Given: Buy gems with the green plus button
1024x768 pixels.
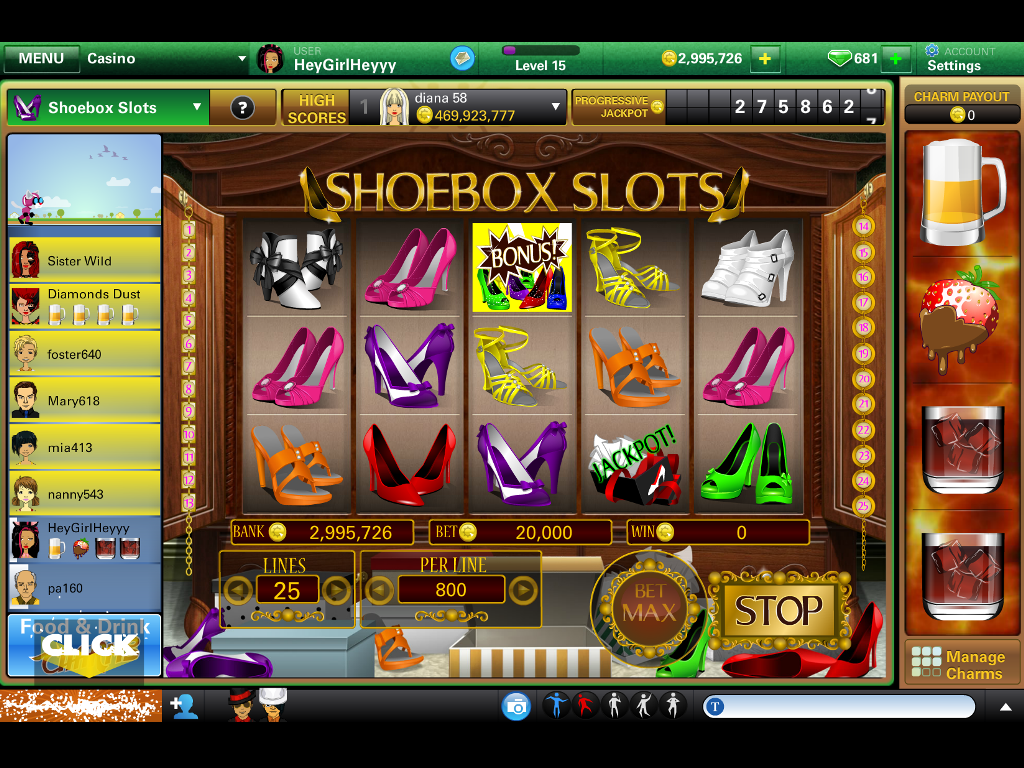Looking at the screenshot, I should coord(896,59).
